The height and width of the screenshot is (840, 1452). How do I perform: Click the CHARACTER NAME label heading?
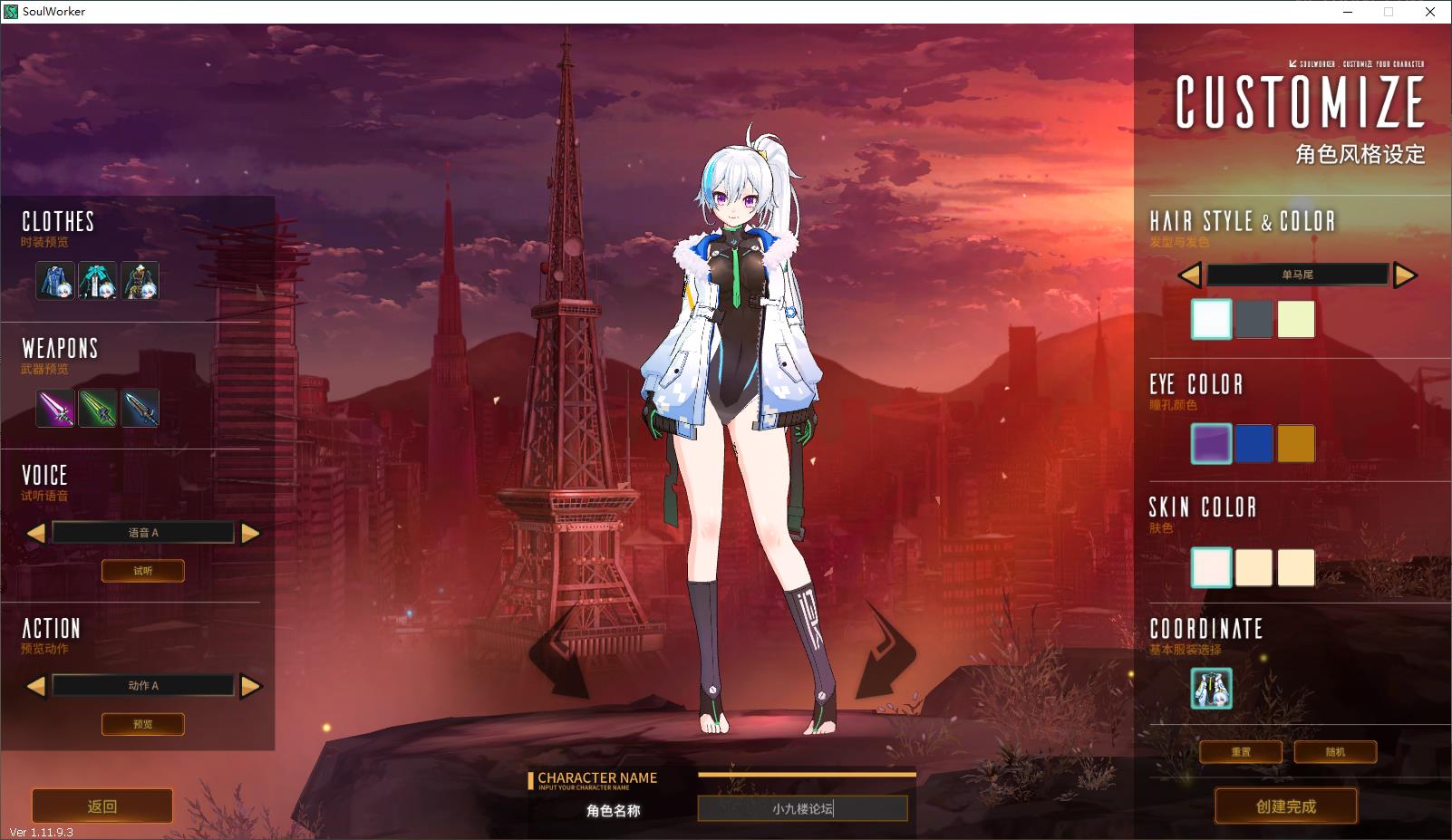coord(599,777)
